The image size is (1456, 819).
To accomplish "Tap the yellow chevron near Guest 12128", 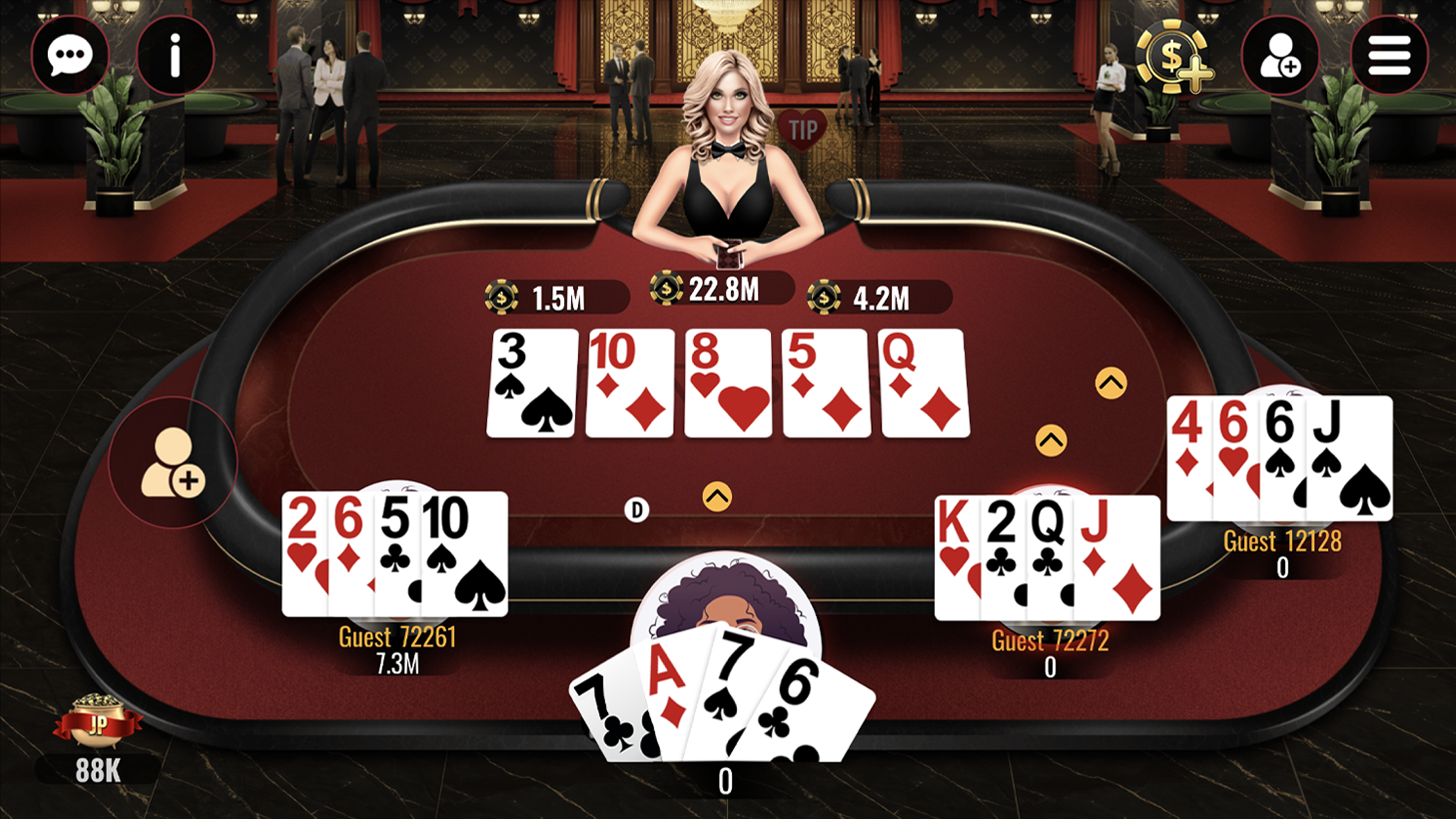I will coord(1111,382).
